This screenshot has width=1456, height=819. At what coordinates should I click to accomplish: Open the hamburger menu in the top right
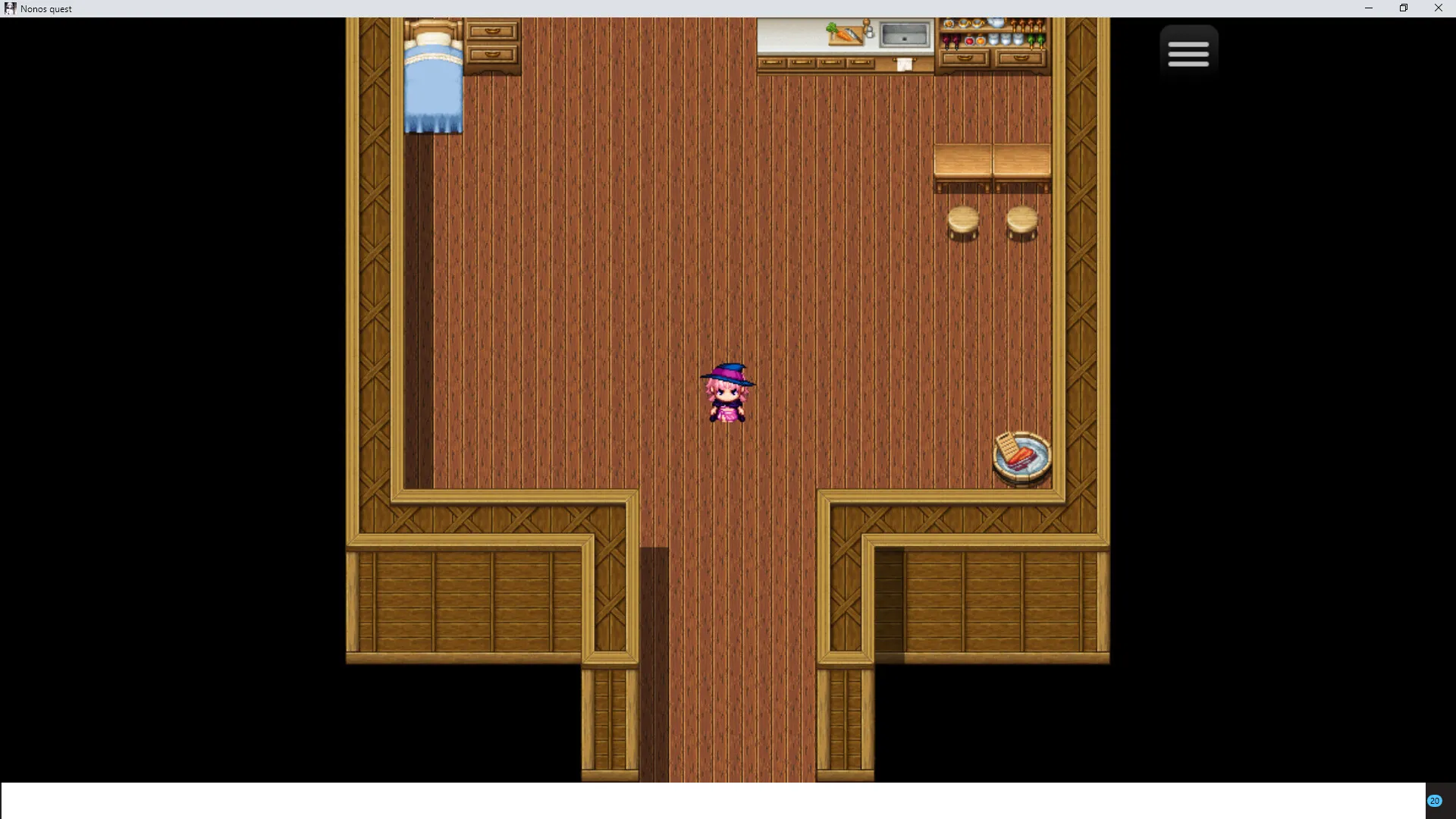pyautogui.click(x=1188, y=52)
